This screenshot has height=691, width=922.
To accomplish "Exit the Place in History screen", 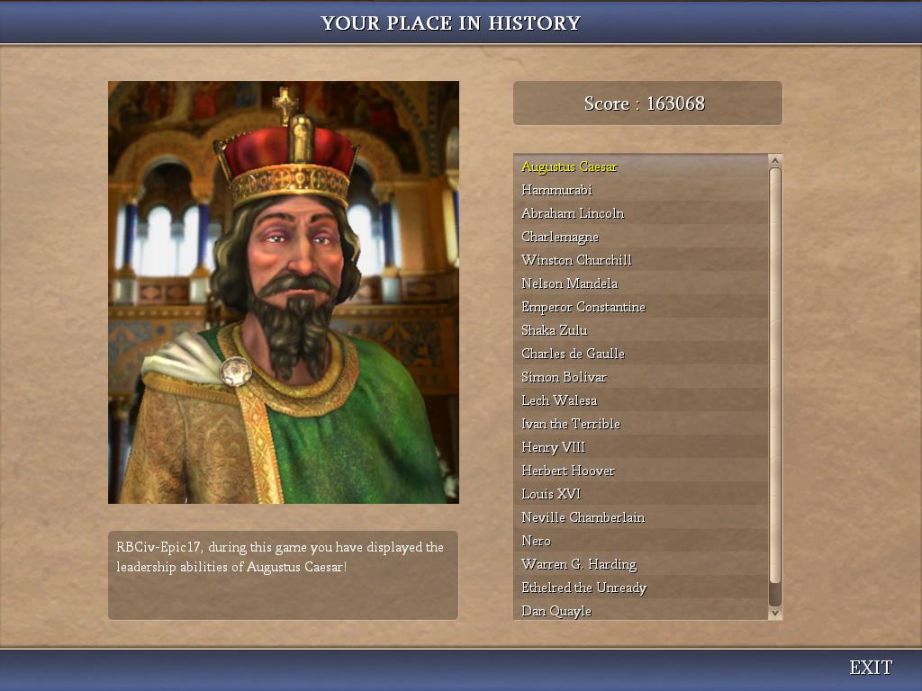I will tap(870, 667).
